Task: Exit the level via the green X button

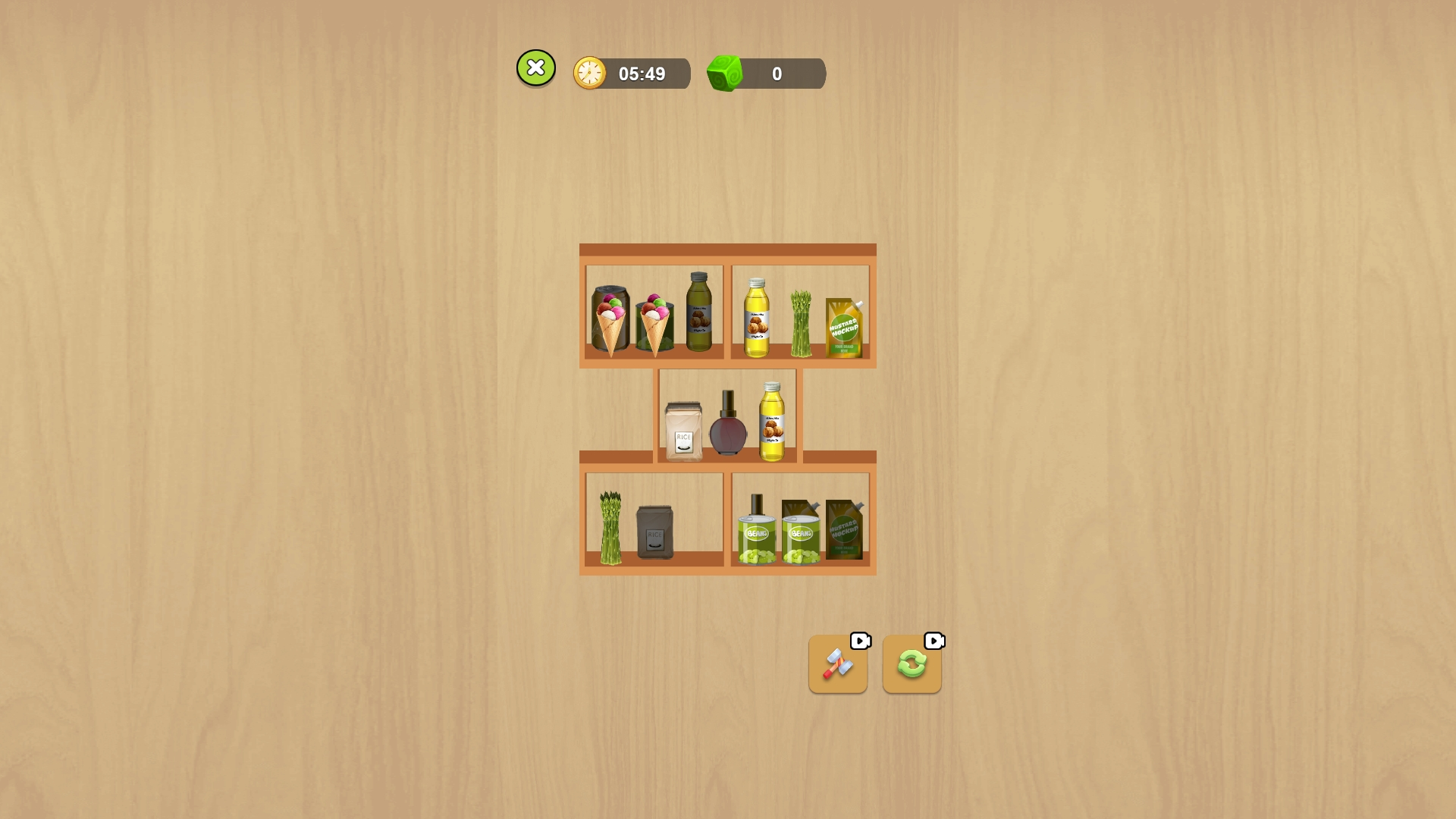Action: click(536, 67)
